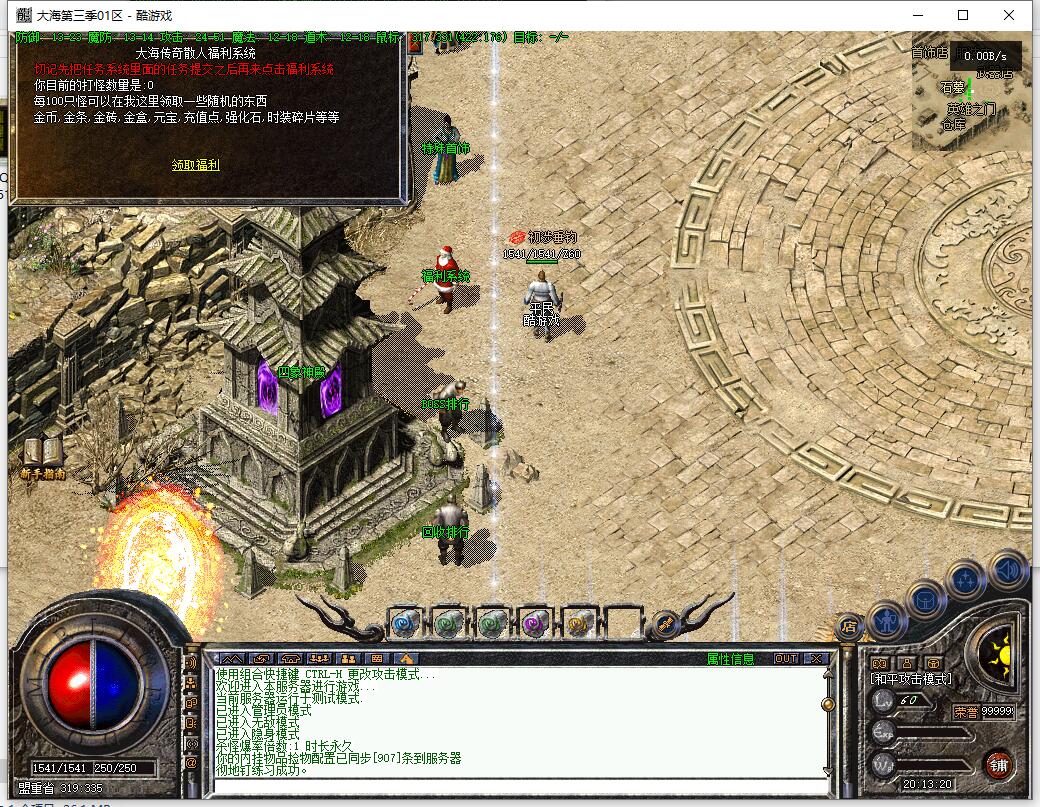Open 属性信息 attribute info

click(731, 659)
